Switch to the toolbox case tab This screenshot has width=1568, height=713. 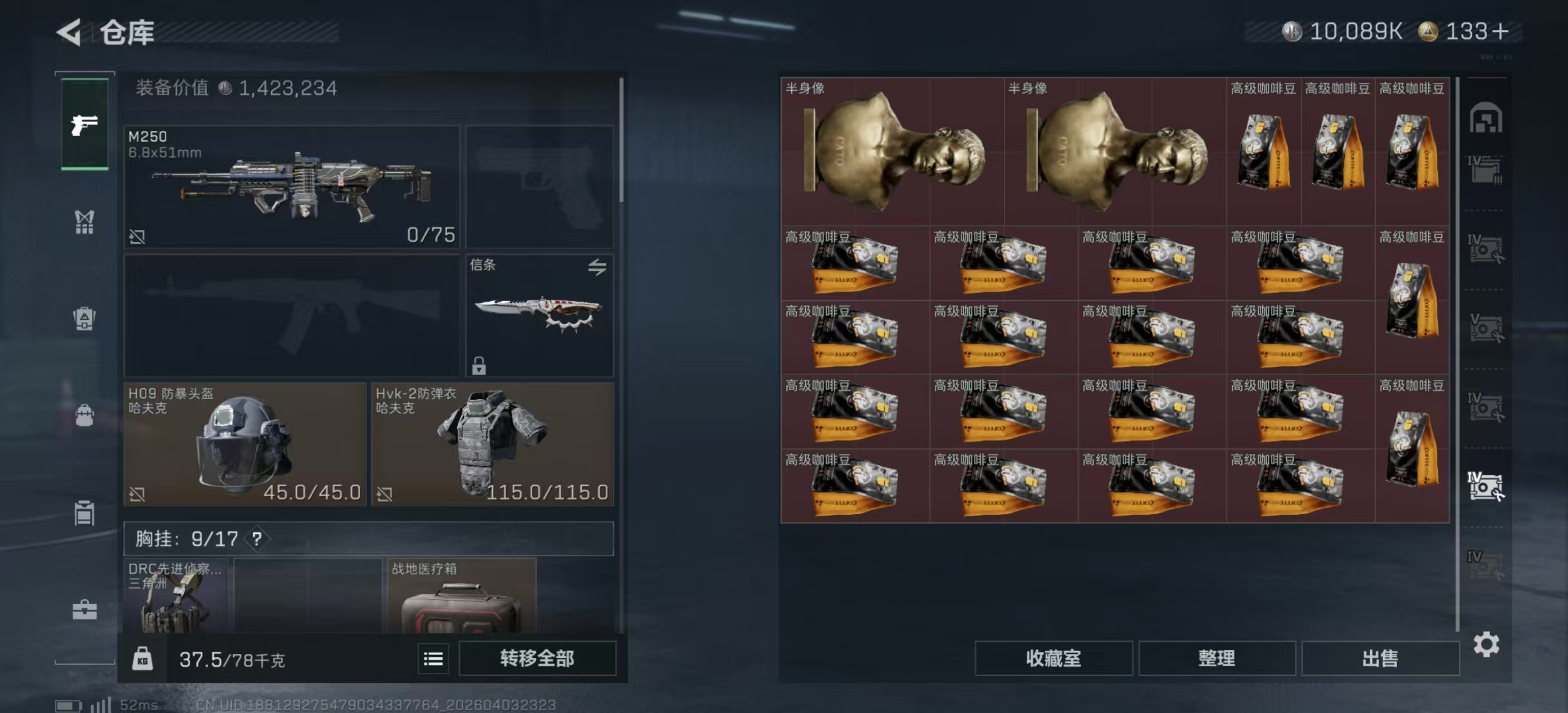(x=85, y=609)
